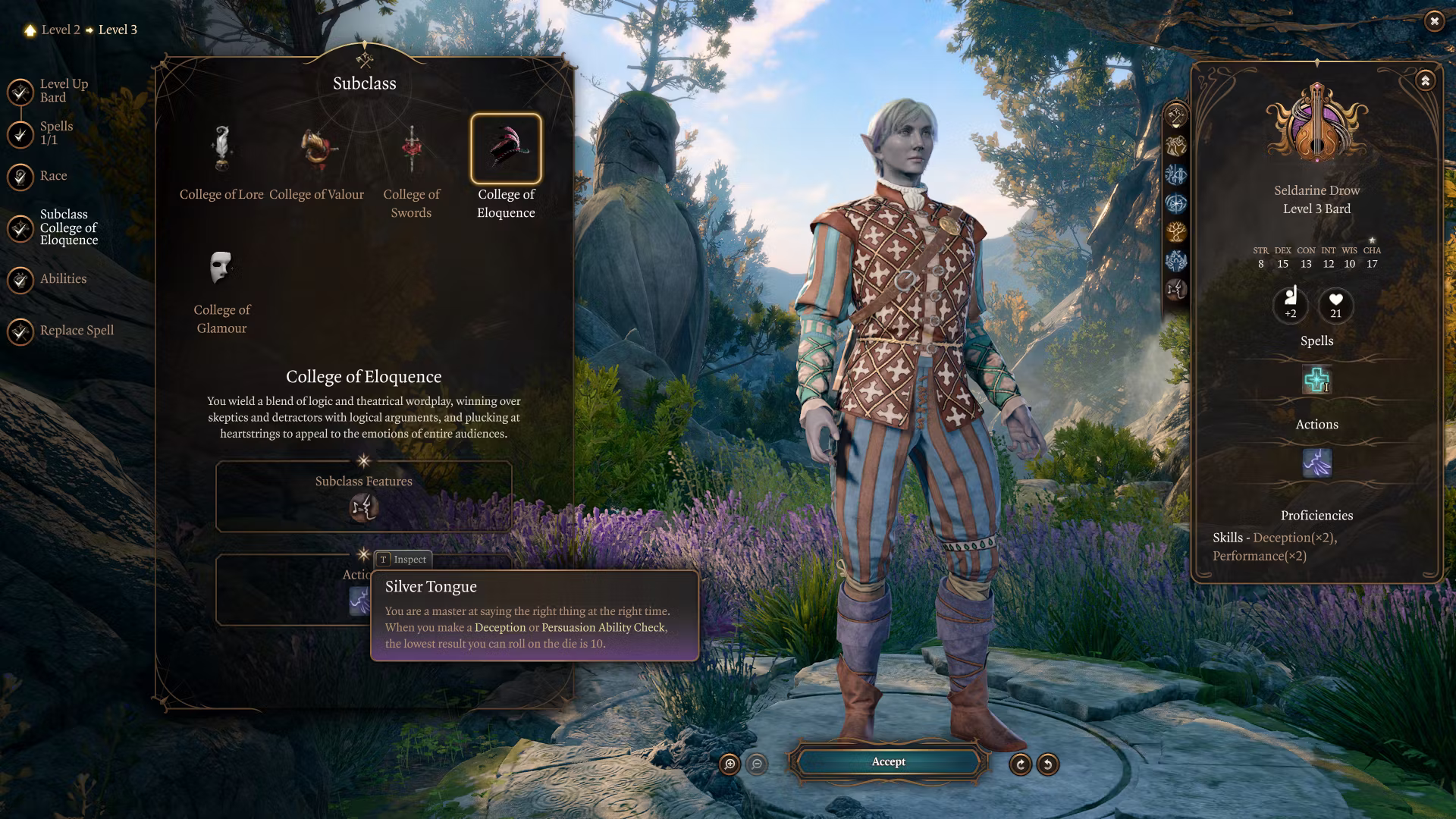Choose the College of Glamour mask
Screen dimensions: 1456x819
coord(221,268)
